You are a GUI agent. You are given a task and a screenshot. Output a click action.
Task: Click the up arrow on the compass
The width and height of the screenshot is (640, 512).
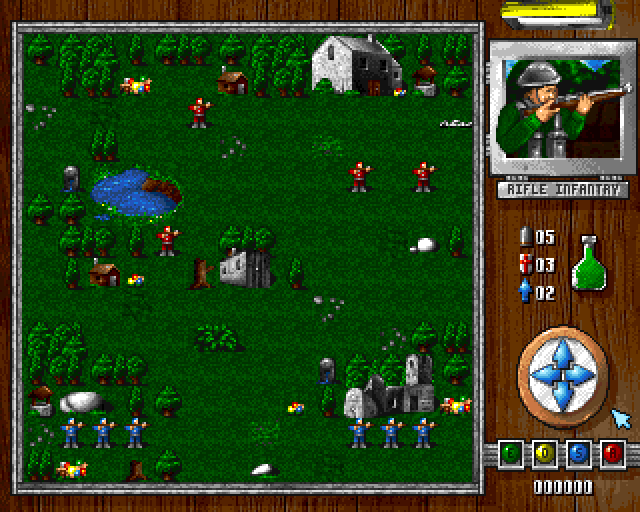(562, 351)
